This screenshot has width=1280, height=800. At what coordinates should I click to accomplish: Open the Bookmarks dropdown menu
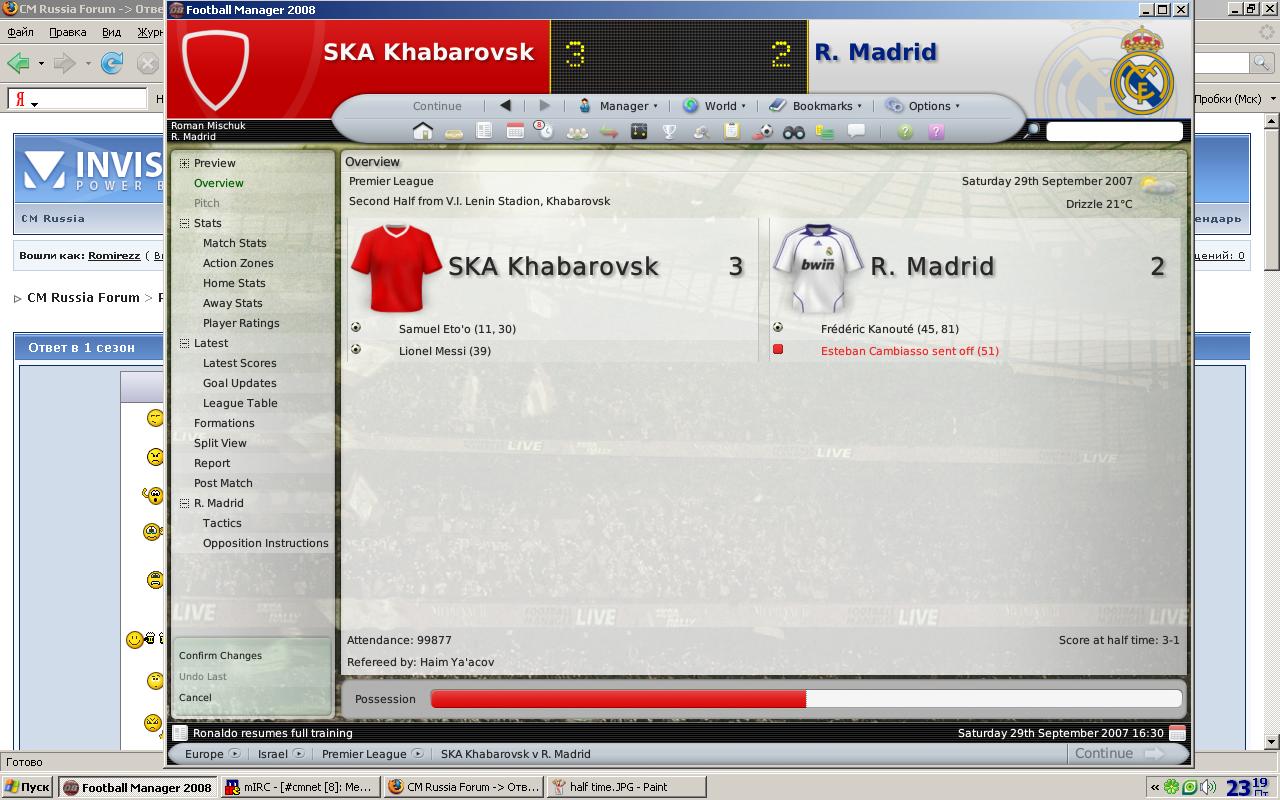click(816, 106)
